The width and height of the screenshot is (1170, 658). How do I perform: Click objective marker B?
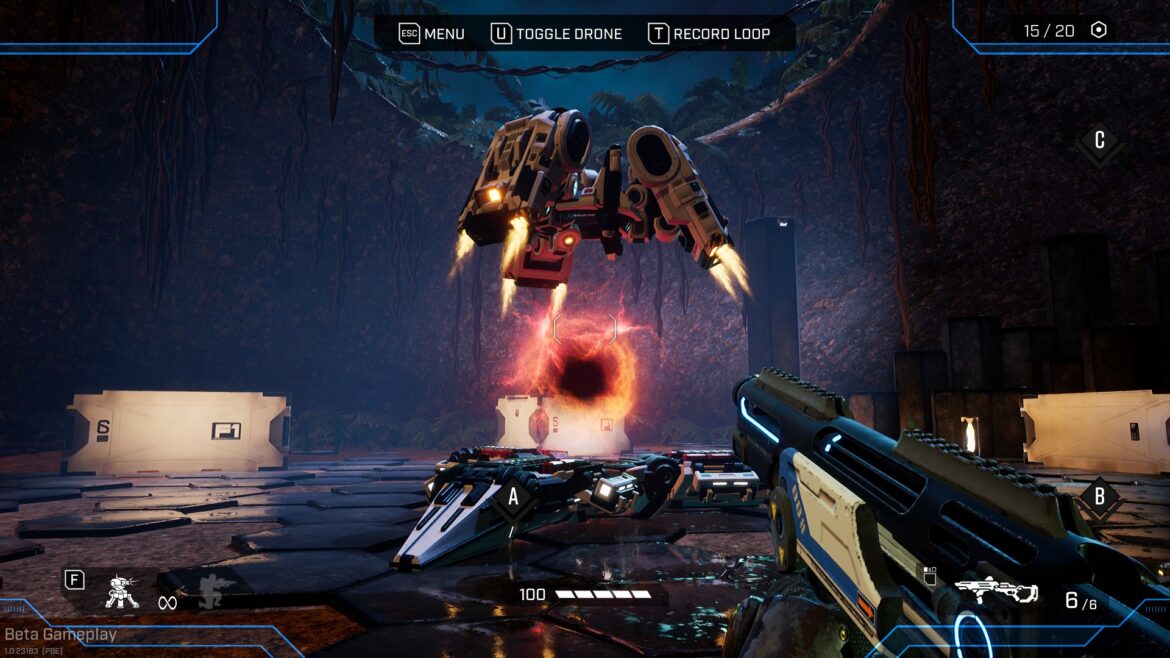pyautogui.click(x=1099, y=497)
